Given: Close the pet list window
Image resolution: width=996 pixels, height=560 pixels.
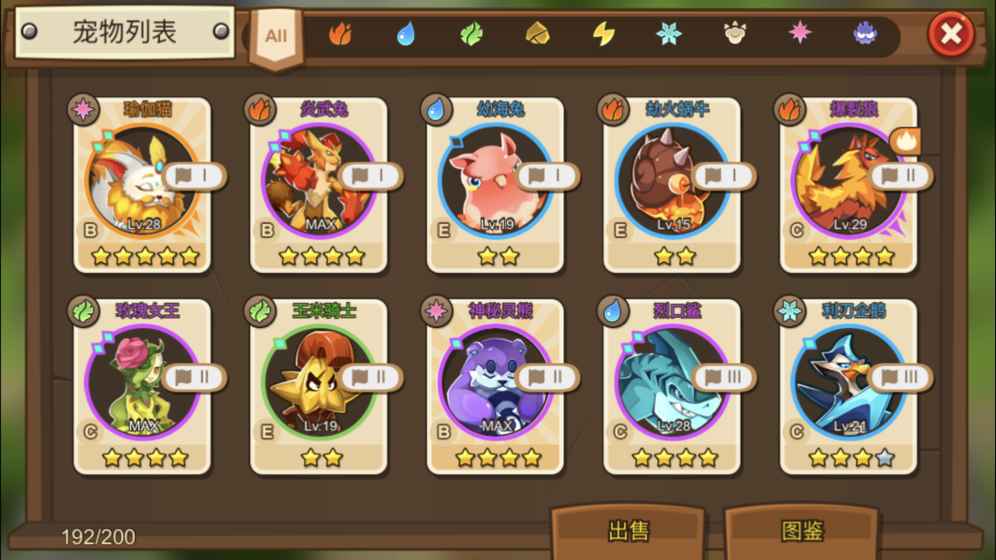Looking at the screenshot, I should (x=950, y=36).
